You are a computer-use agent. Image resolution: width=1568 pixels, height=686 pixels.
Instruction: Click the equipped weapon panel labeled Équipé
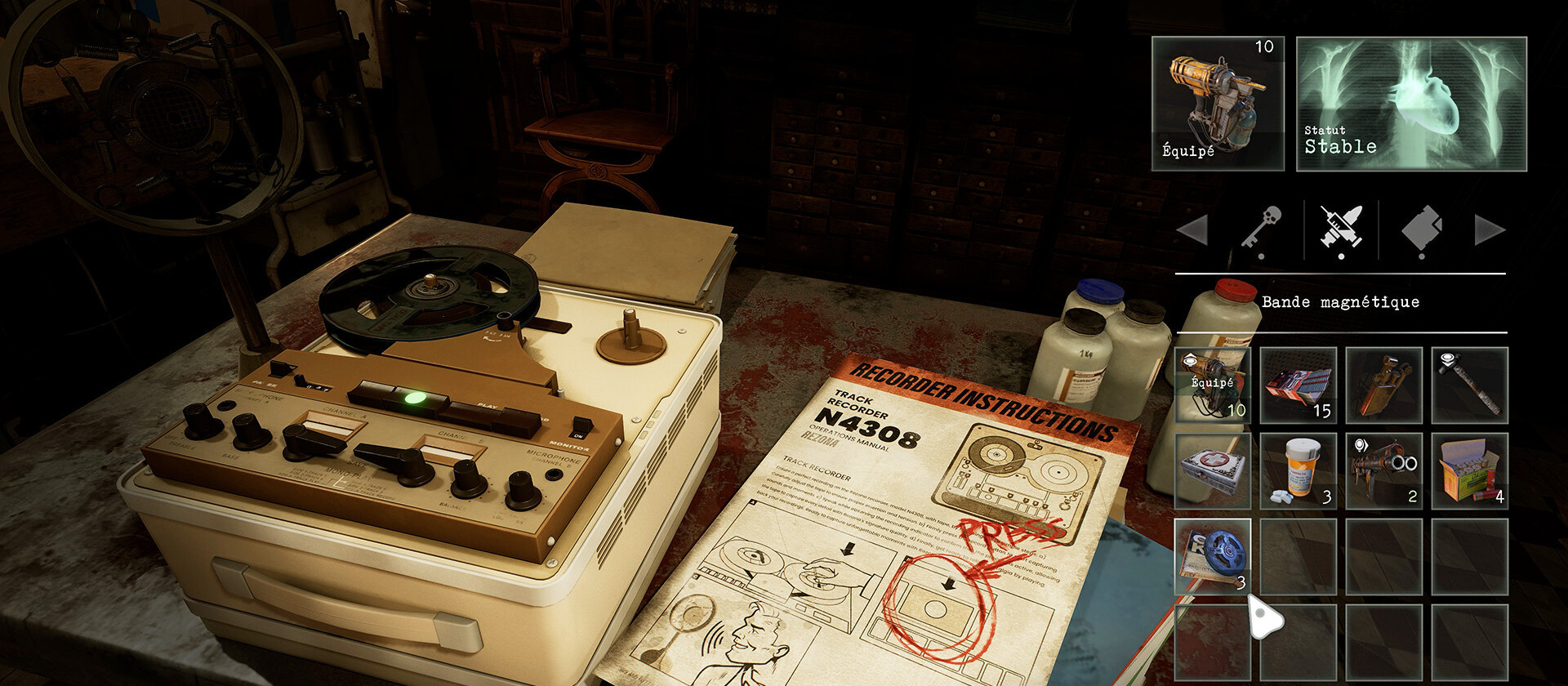(x=1218, y=104)
